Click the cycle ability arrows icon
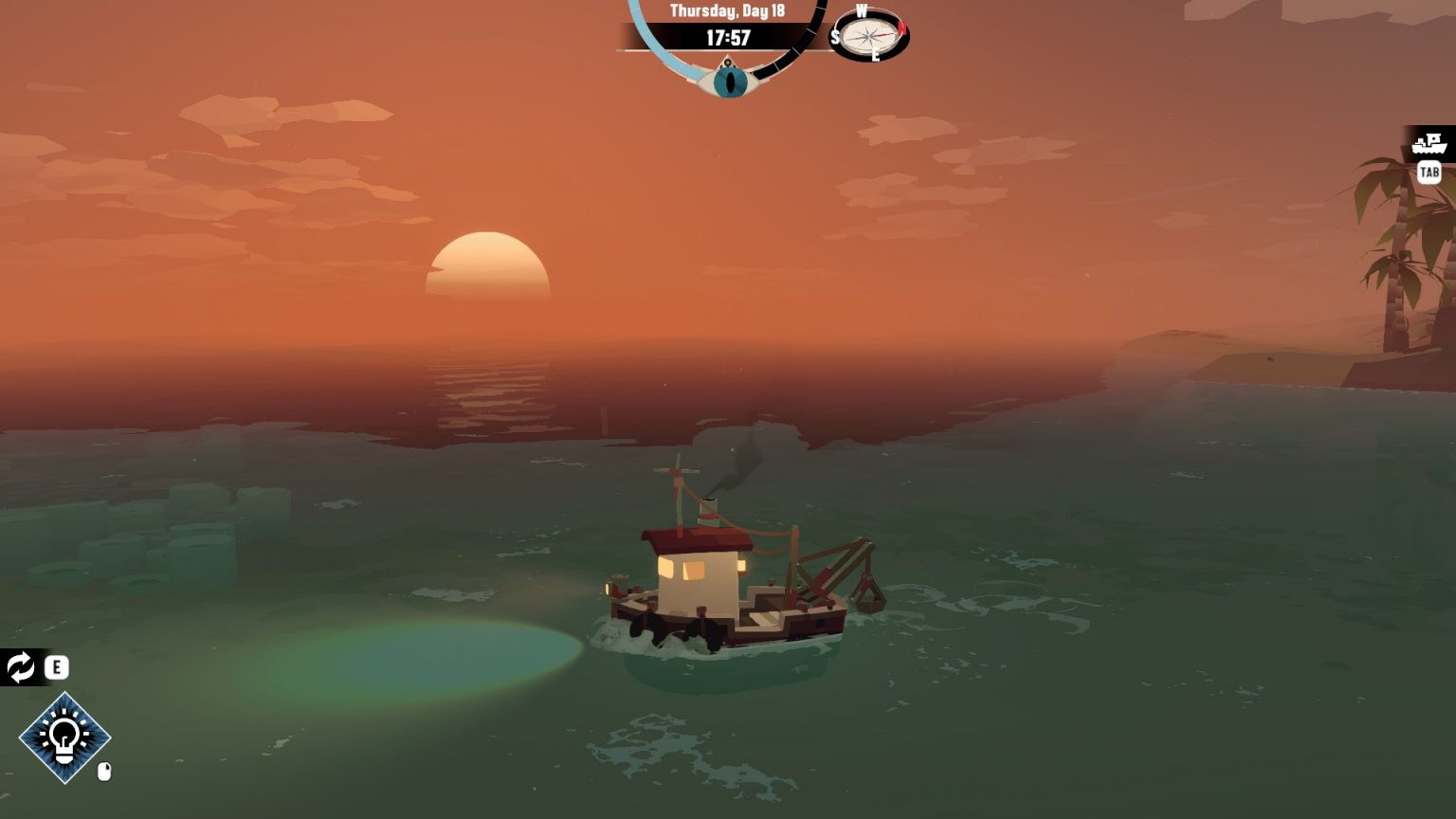 pyautogui.click(x=19, y=668)
